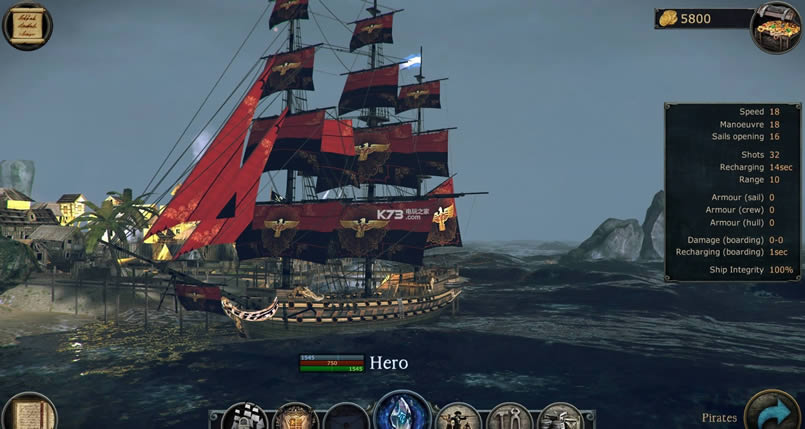Open the treasure chest shop
This screenshot has height=429, width=805.
777,26
